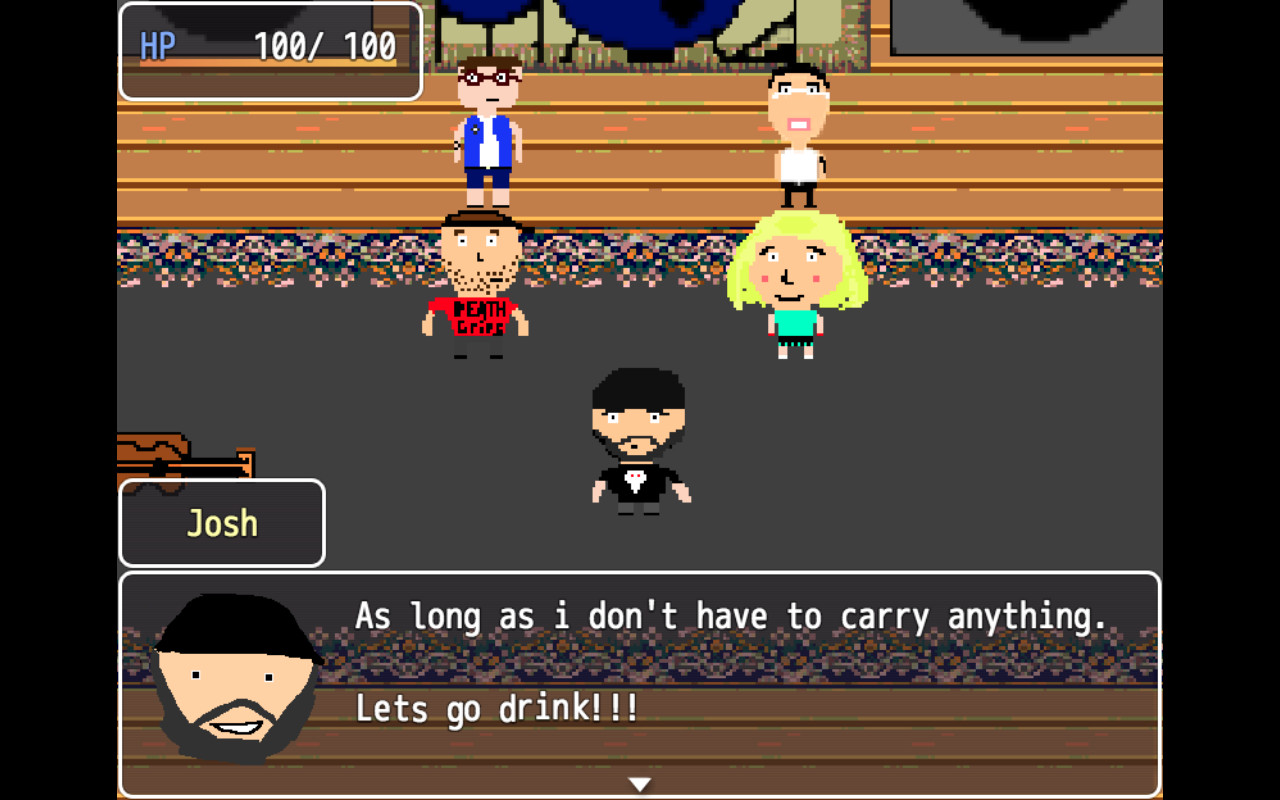Screen dimensions: 1280x800
Task: Click the wooden bench on the left
Action: (x=170, y=450)
